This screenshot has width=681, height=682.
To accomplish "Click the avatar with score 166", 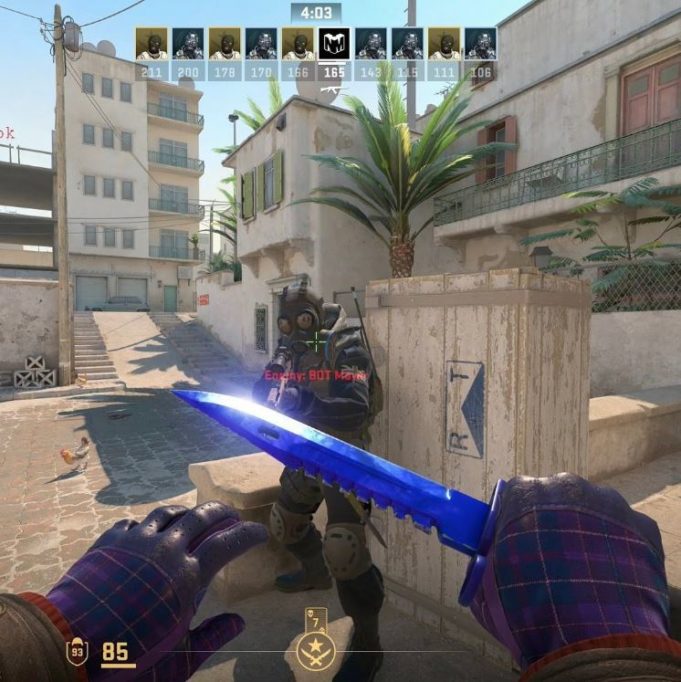I will (x=297, y=44).
